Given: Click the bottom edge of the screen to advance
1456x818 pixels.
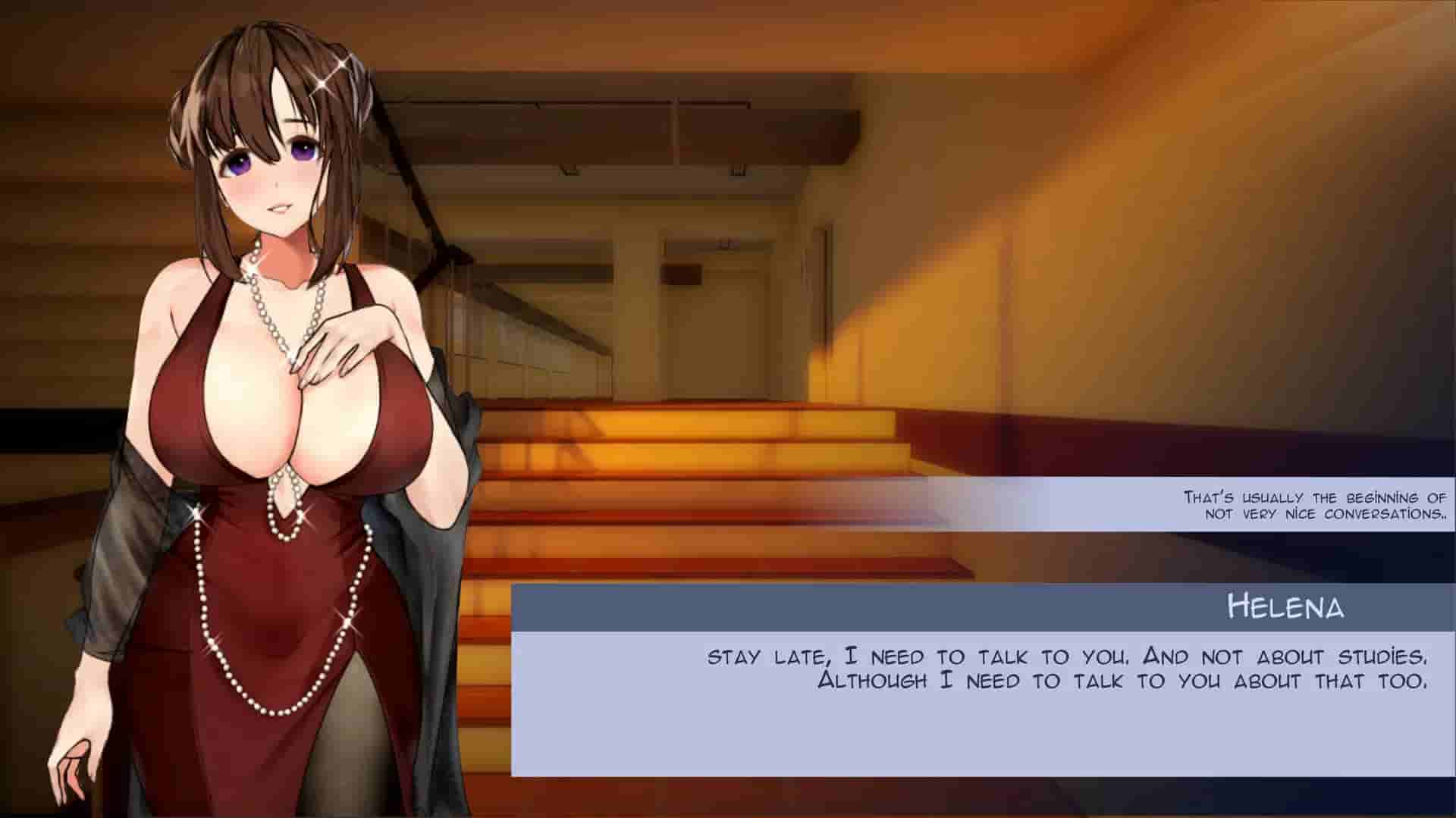Looking at the screenshot, I should tap(728, 811).
